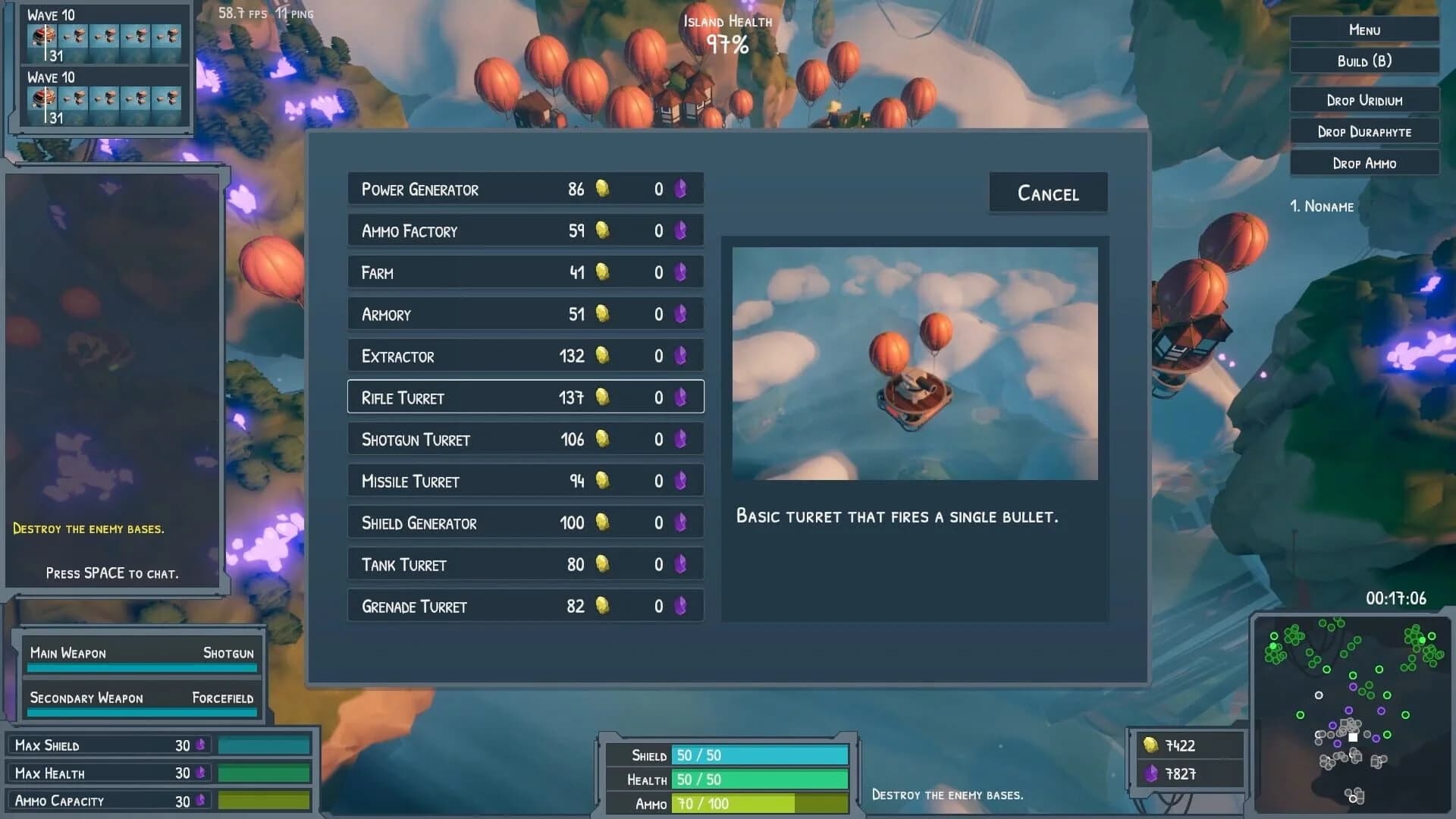The height and width of the screenshot is (819, 1456).
Task: Click the purple crystal icon next to Power Generator
Action: pyautogui.click(x=680, y=189)
